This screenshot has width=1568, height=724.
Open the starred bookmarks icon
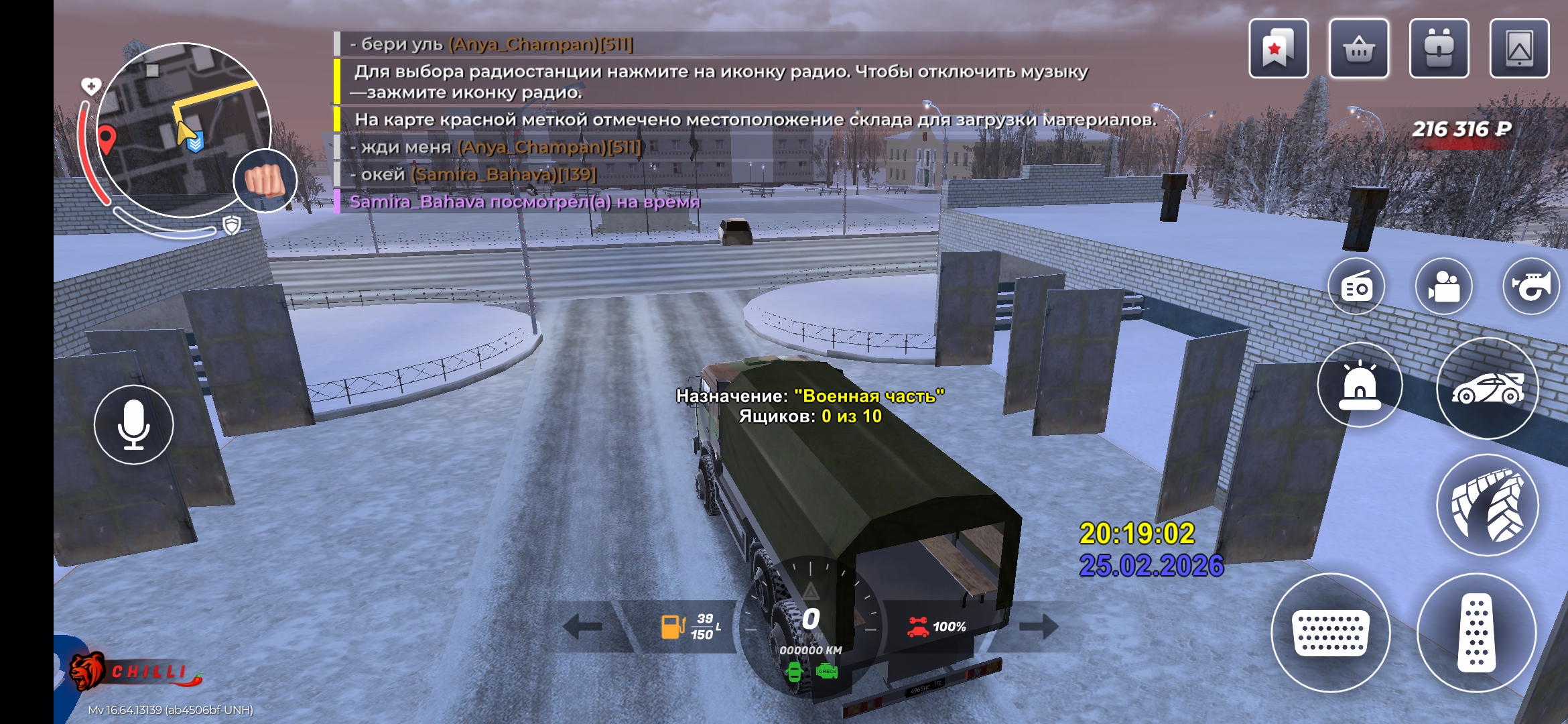tap(1278, 49)
